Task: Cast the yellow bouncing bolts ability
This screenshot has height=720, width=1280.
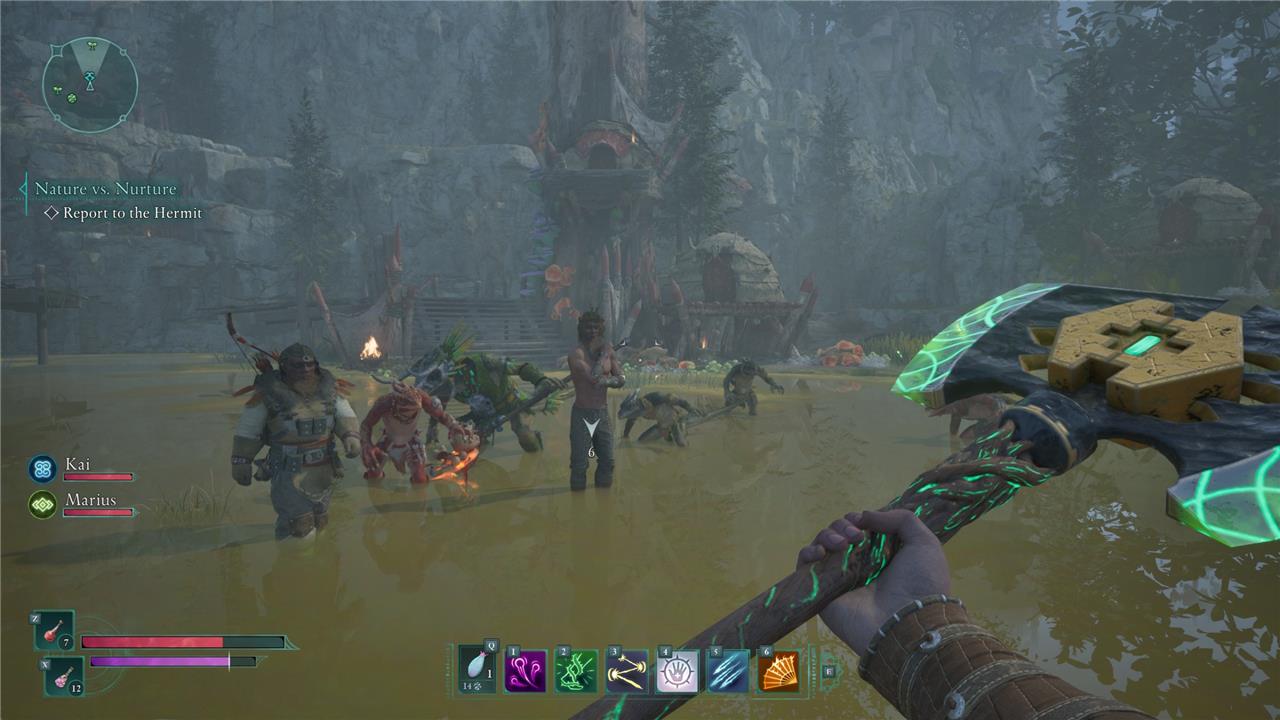Action: coord(627,671)
